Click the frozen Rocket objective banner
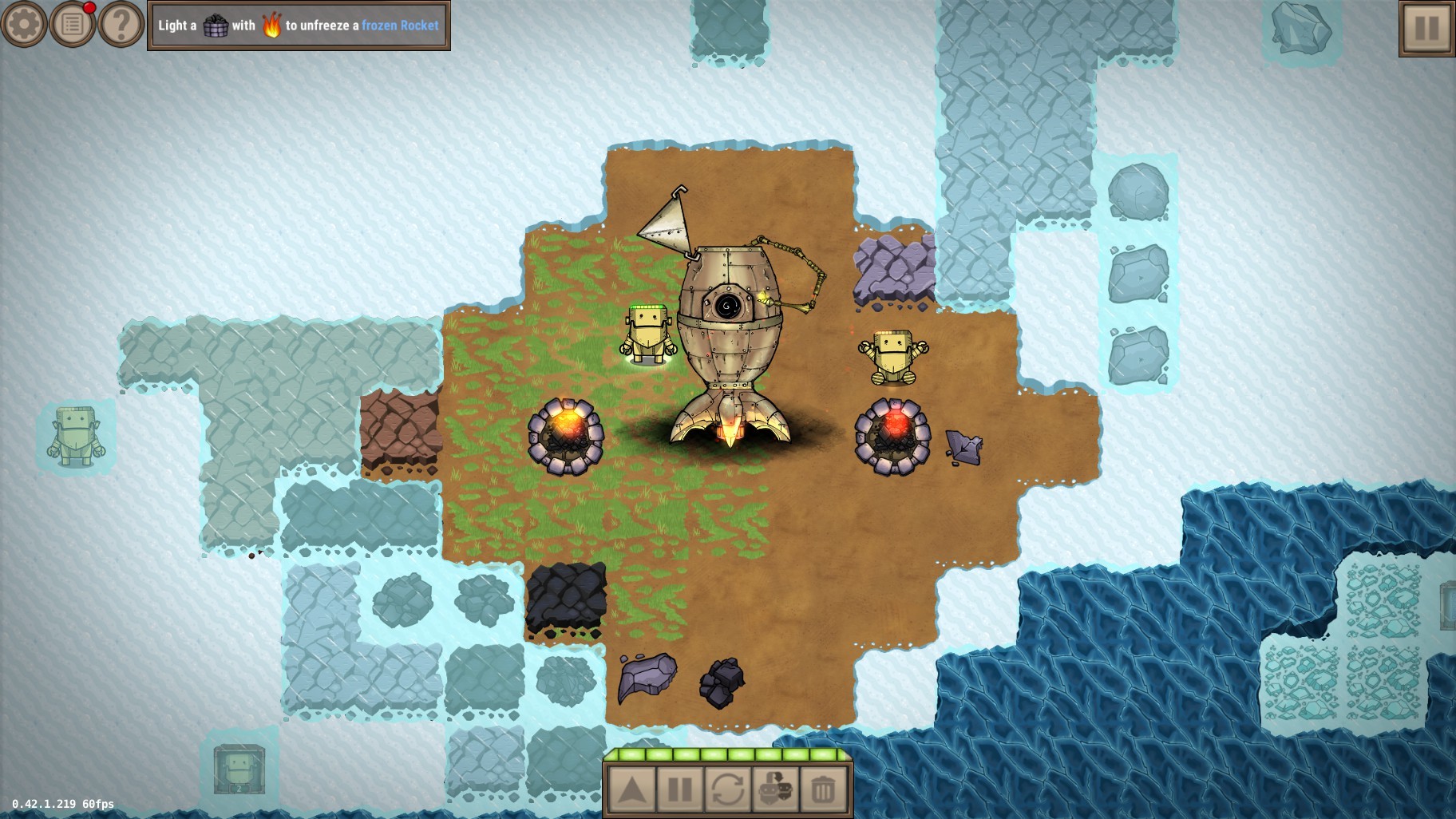 pyautogui.click(x=299, y=26)
